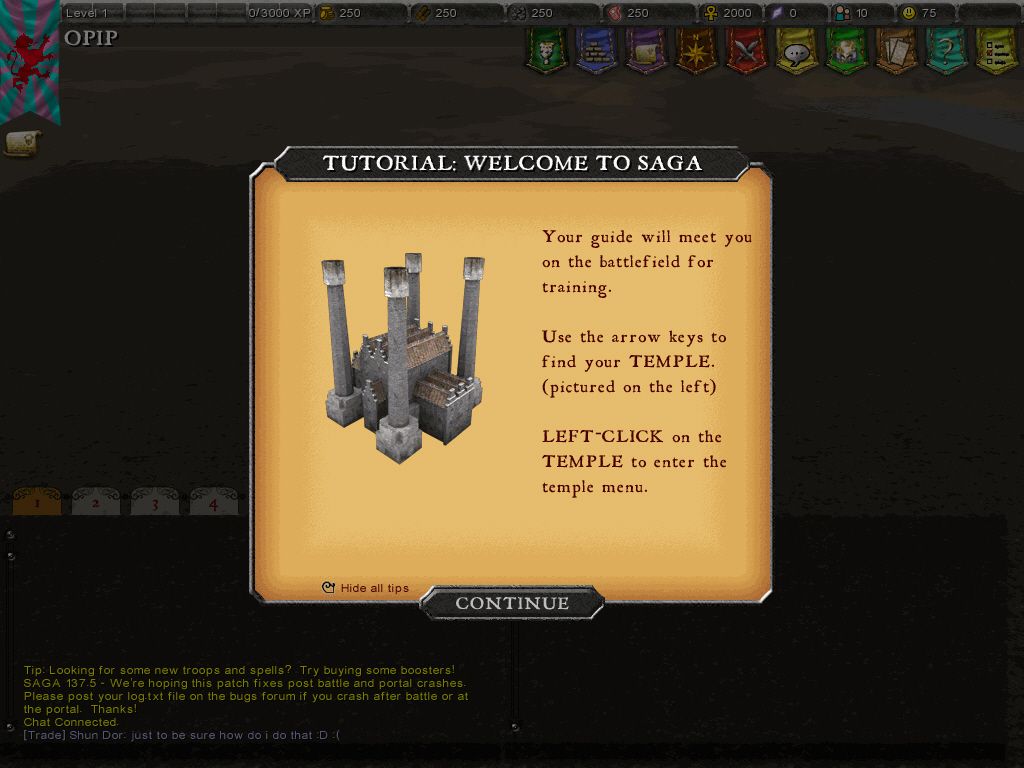
Task: Open the compass star banner
Action: coord(696,49)
